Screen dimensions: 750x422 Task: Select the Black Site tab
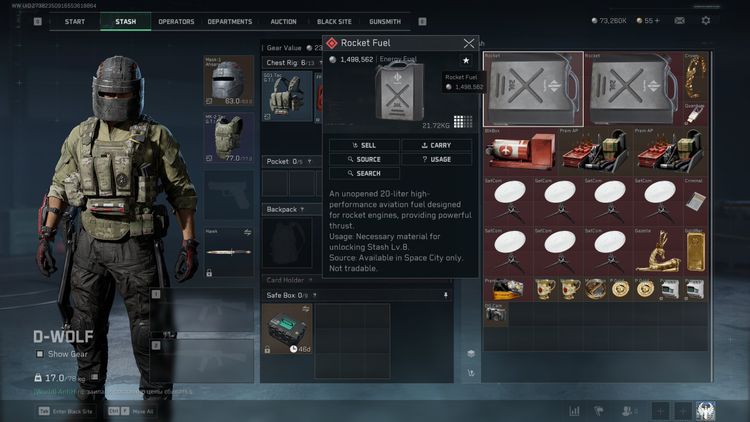[334, 21]
